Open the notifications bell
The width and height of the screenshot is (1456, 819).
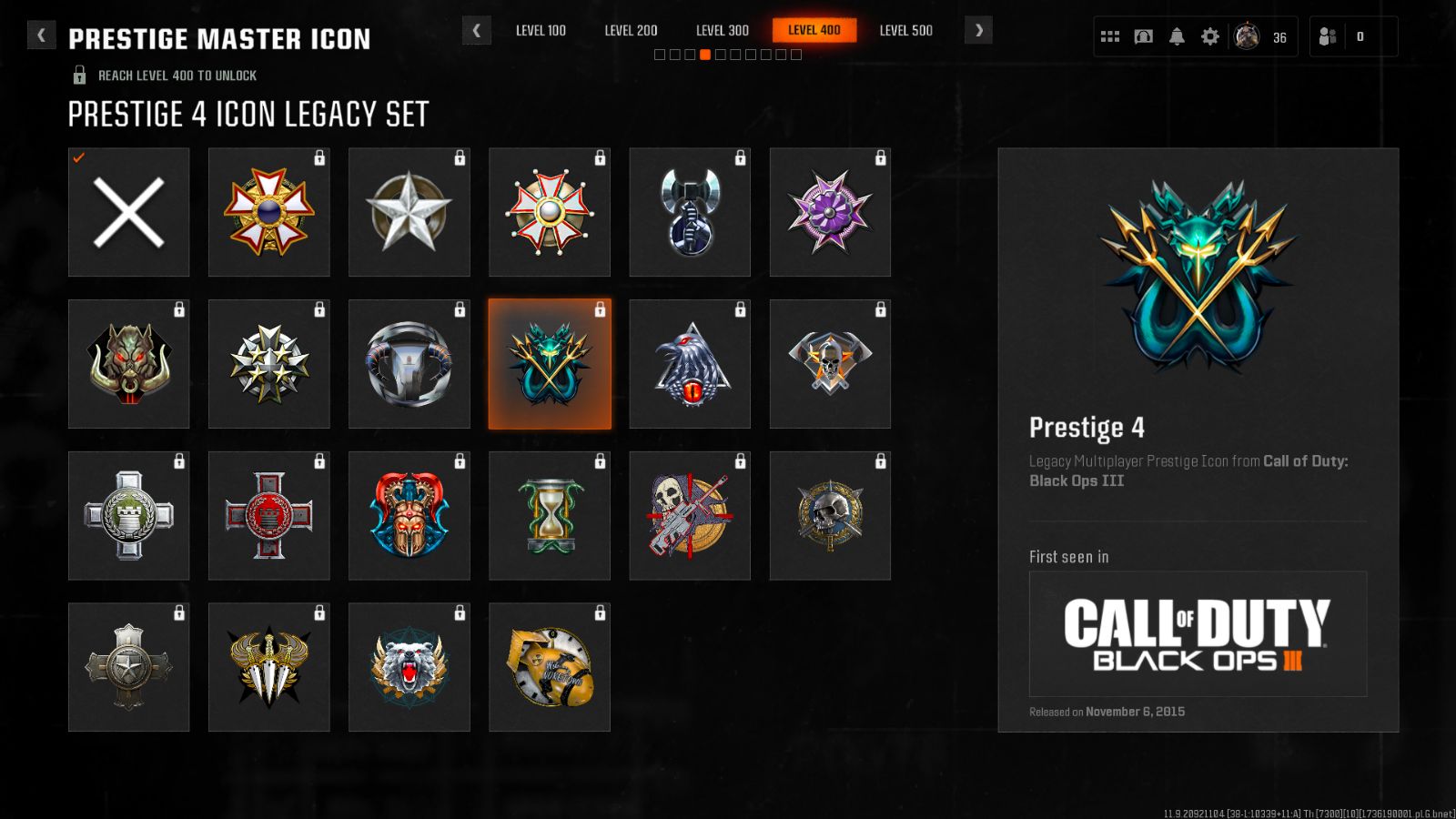click(x=1177, y=35)
